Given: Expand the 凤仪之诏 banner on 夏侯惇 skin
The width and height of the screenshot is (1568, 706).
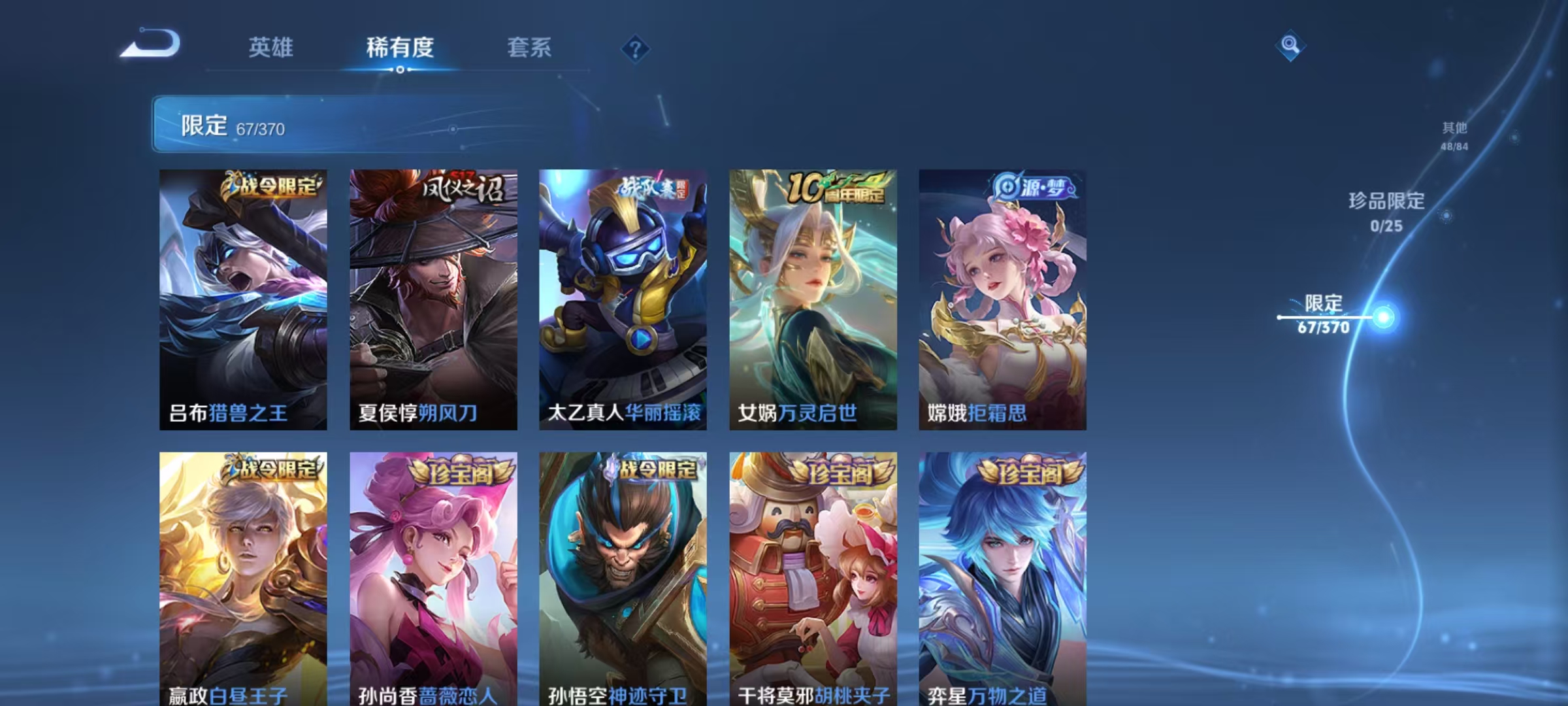Looking at the screenshot, I should pos(464,188).
